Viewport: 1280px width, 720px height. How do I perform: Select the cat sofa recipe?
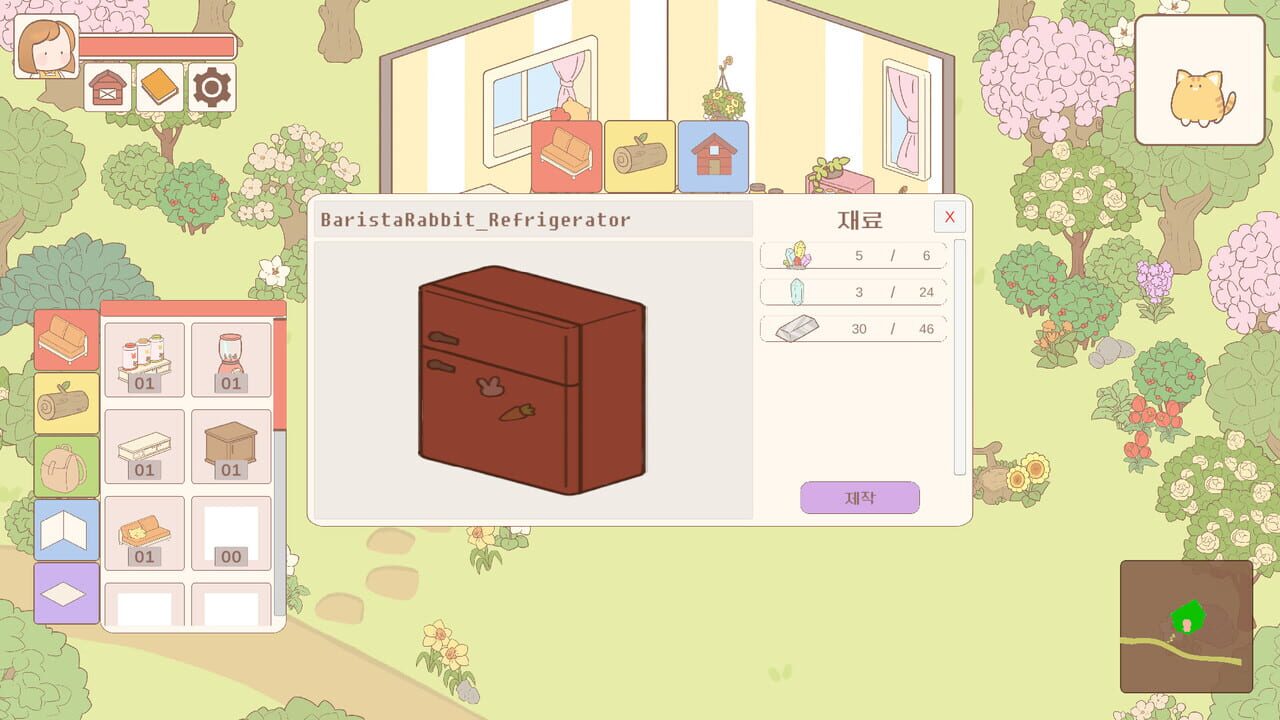144,532
